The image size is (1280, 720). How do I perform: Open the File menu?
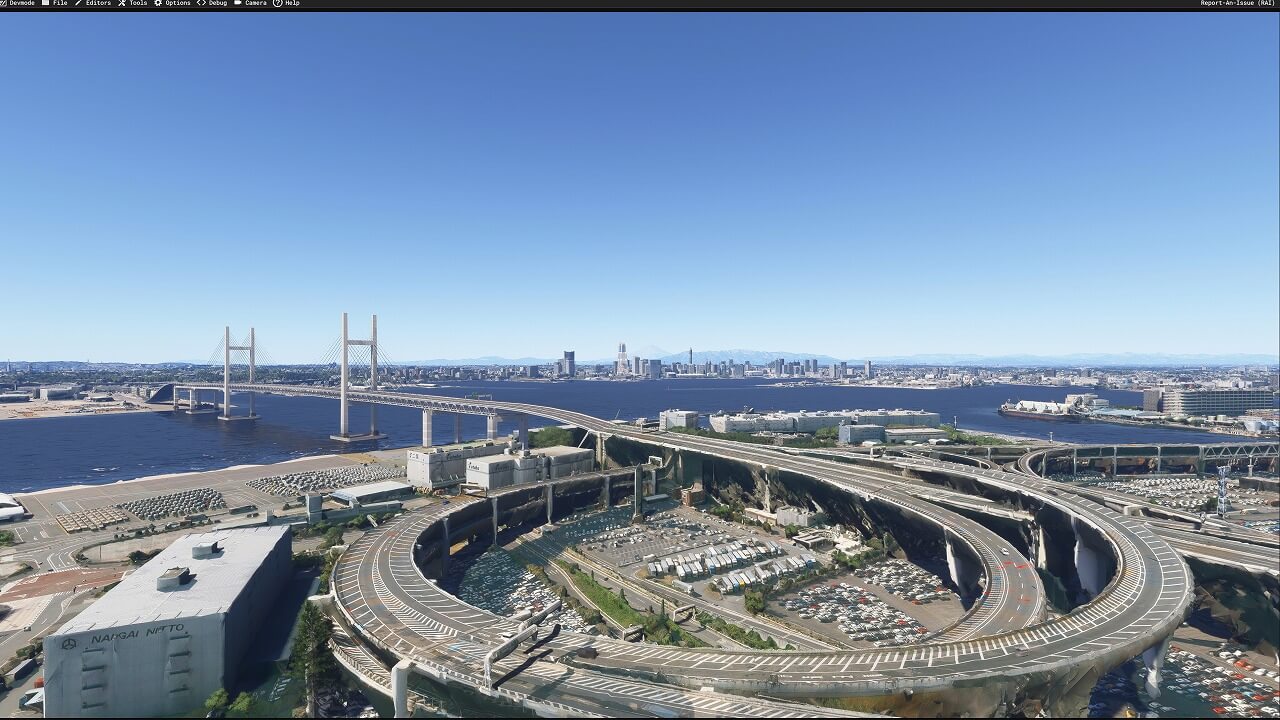point(56,3)
